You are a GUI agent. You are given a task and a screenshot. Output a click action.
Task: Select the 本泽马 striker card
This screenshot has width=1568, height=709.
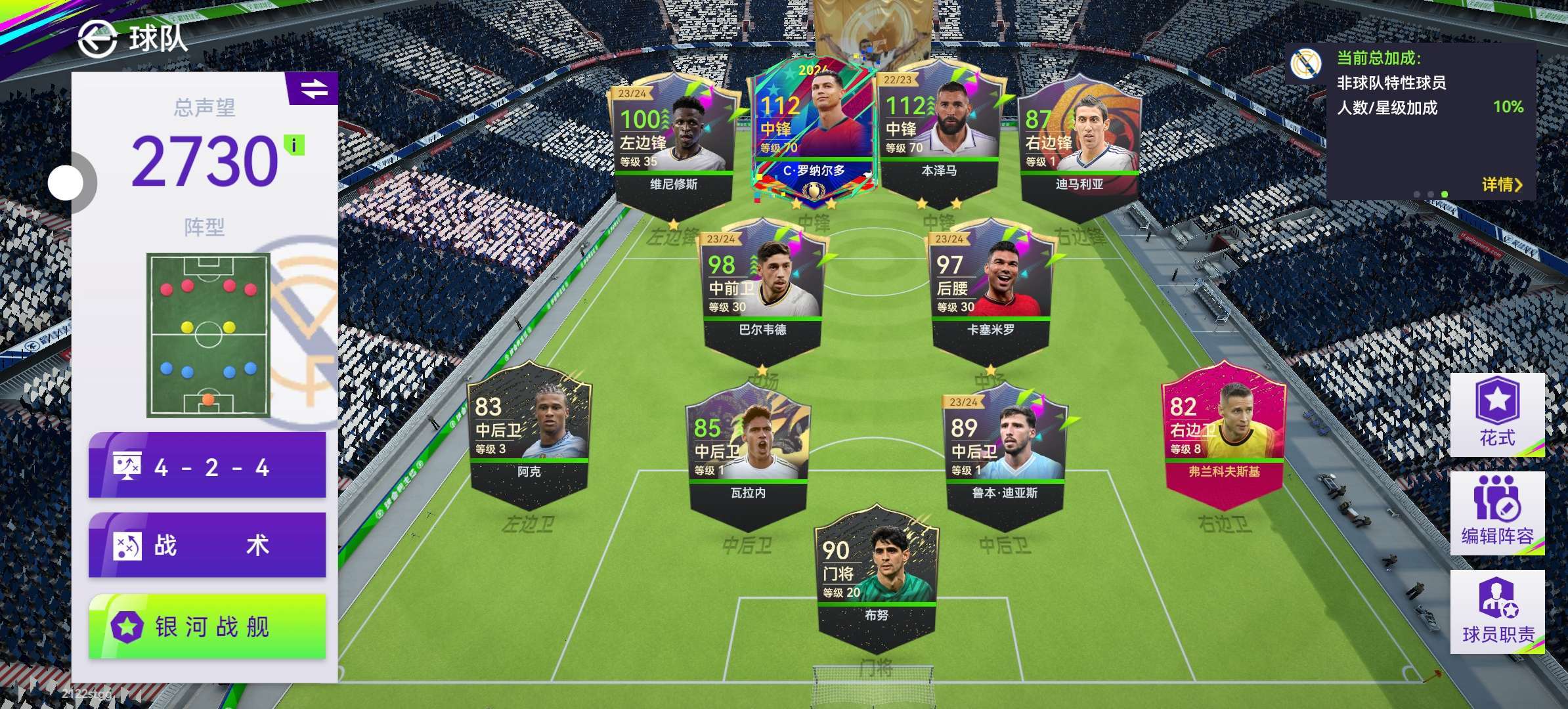939,131
